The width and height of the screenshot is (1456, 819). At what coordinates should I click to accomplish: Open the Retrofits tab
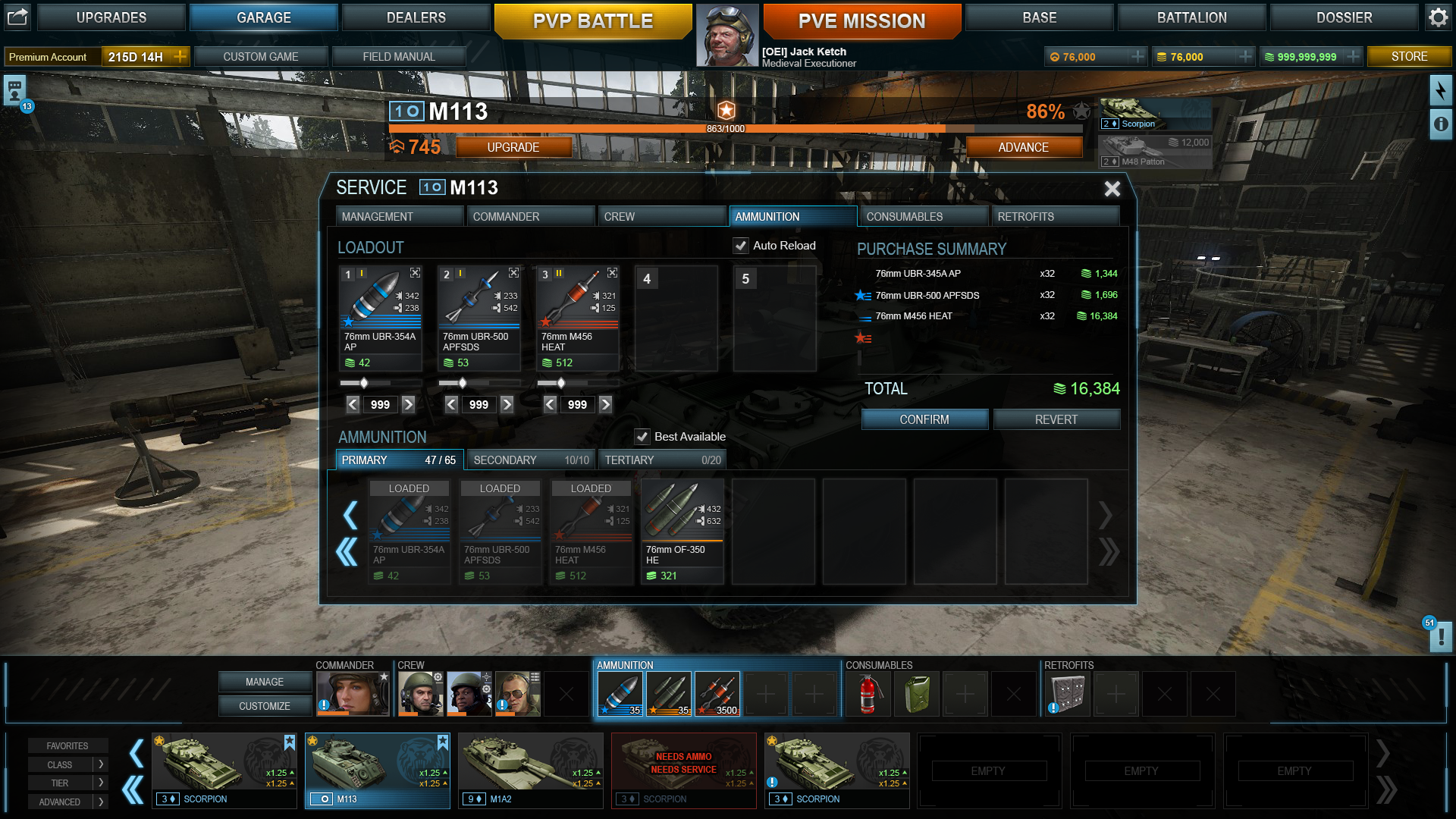click(x=1054, y=217)
